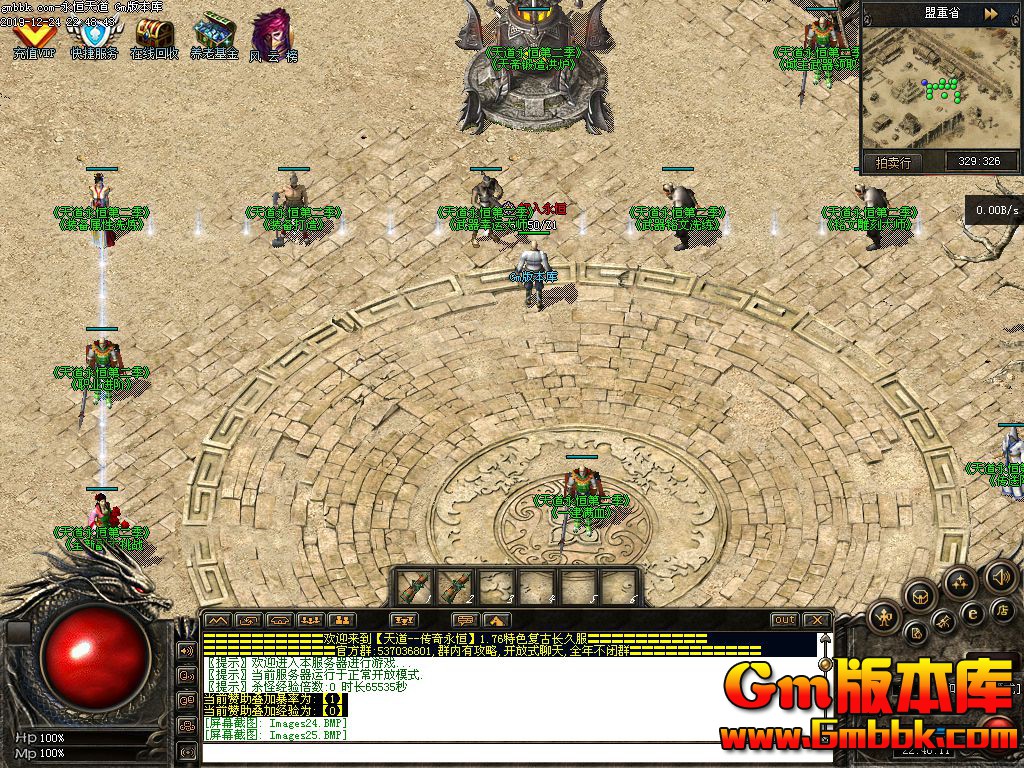The width and height of the screenshot is (1024, 768).
Task: Open the round character figure button
Action: pos(885,617)
